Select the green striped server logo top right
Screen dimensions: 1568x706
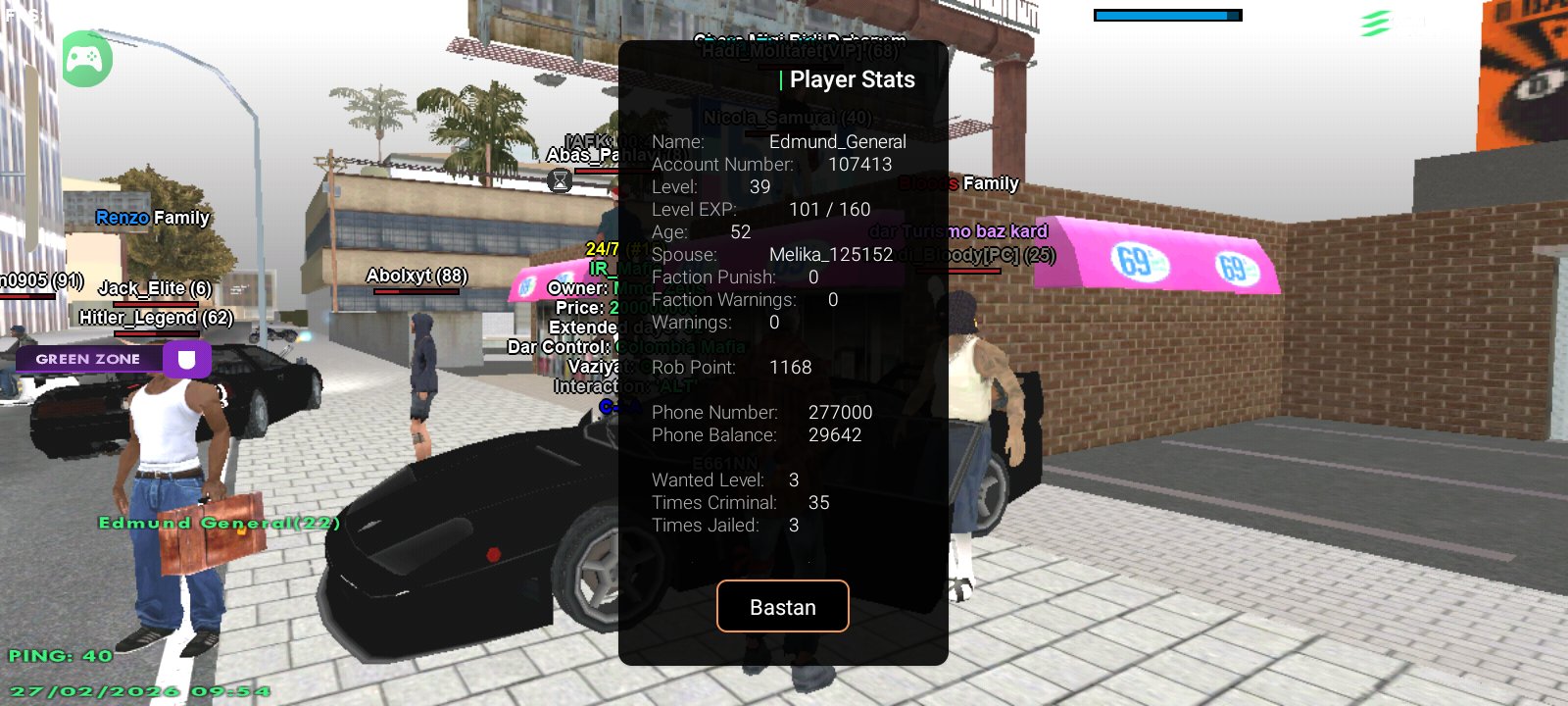click(1377, 22)
